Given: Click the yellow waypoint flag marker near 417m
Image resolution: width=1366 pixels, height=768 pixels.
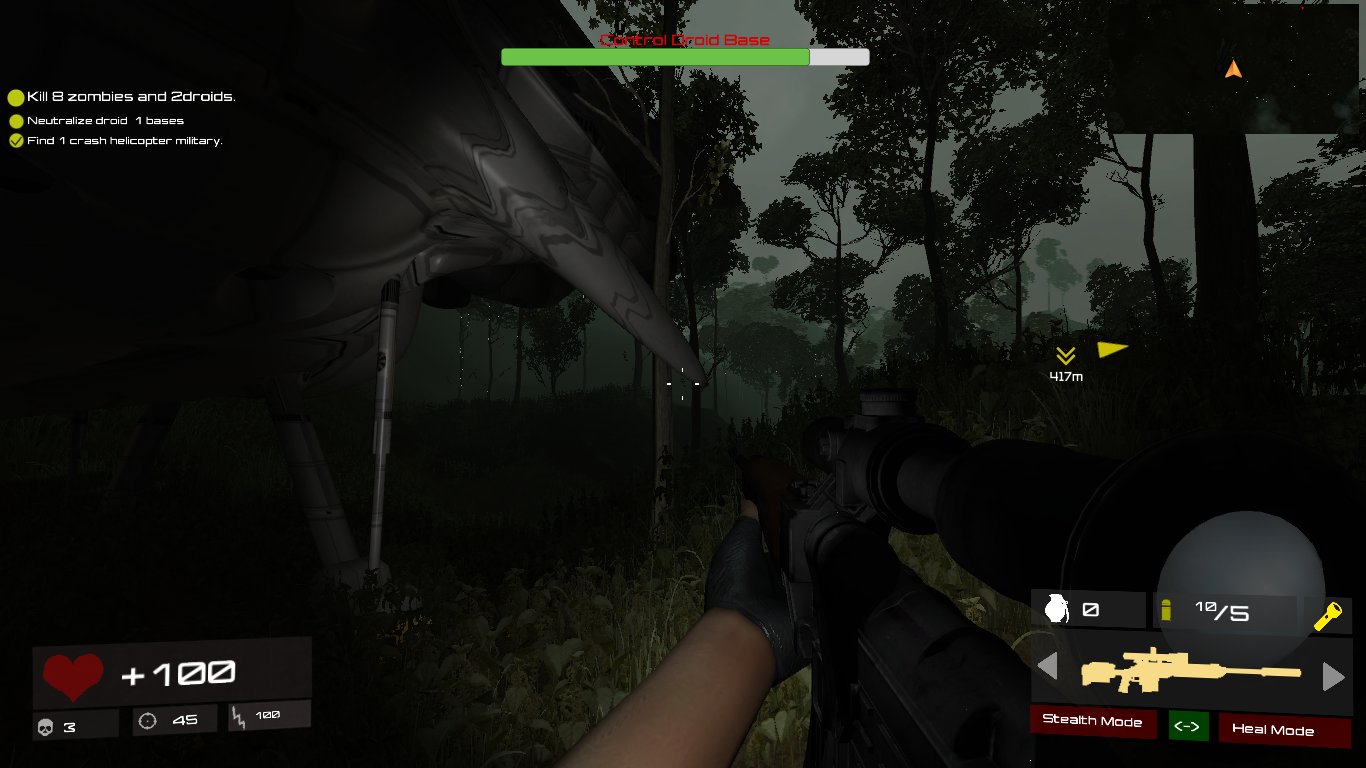Looking at the screenshot, I should [x=1113, y=348].
